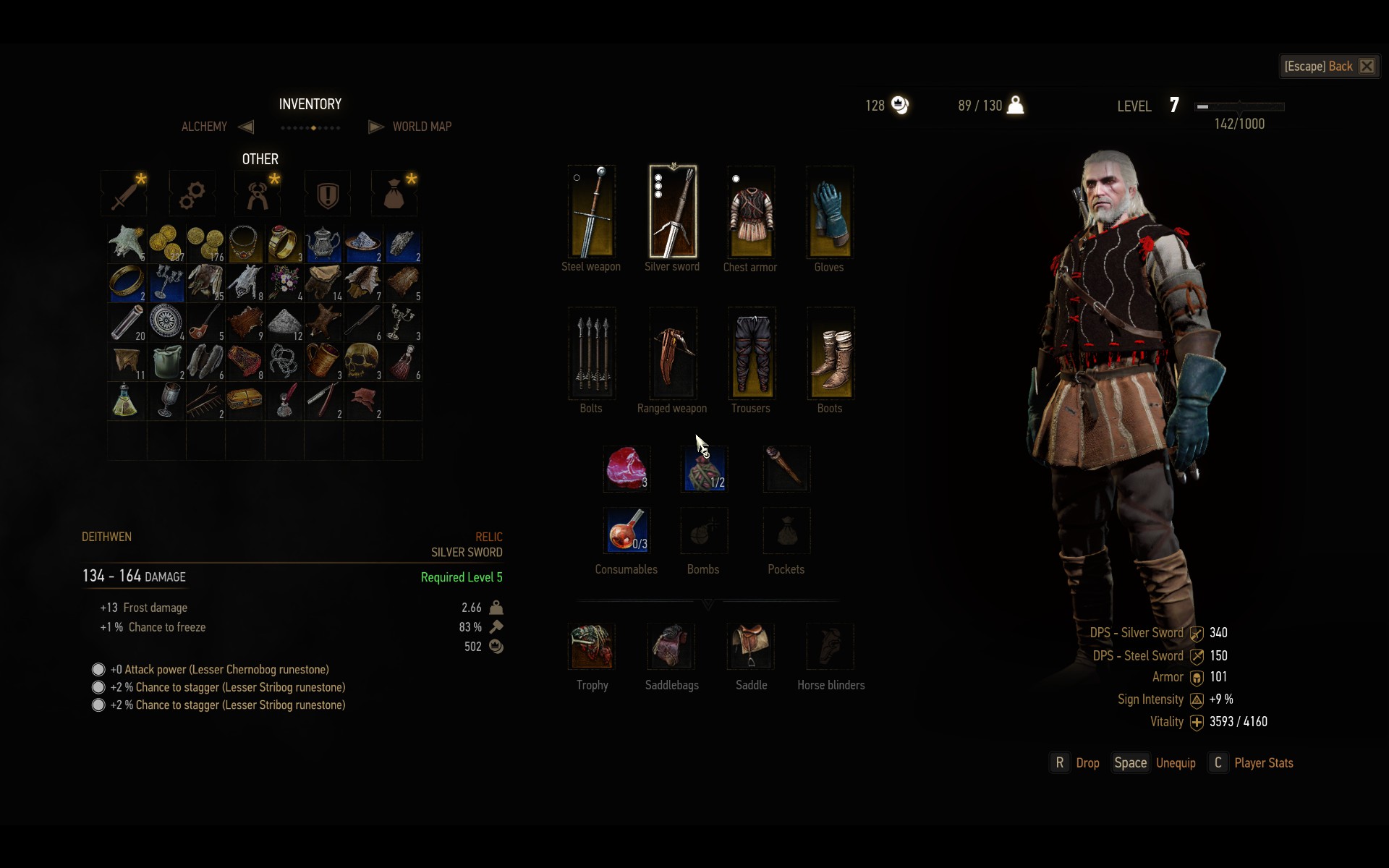Switch to the sack icon category tab
The height and width of the screenshot is (868, 1389).
[x=394, y=194]
